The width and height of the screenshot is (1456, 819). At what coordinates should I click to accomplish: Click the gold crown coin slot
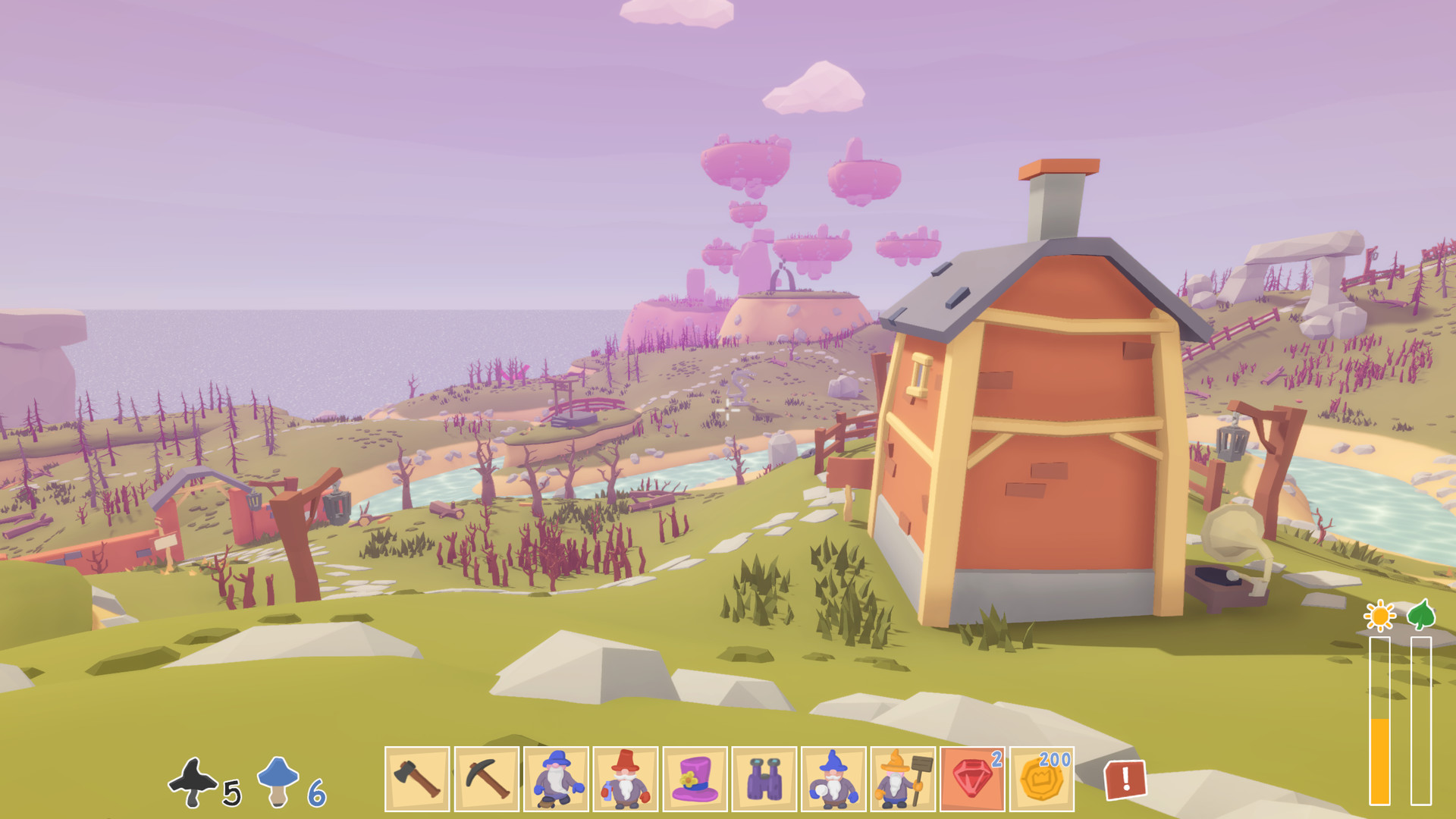click(1042, 779)
